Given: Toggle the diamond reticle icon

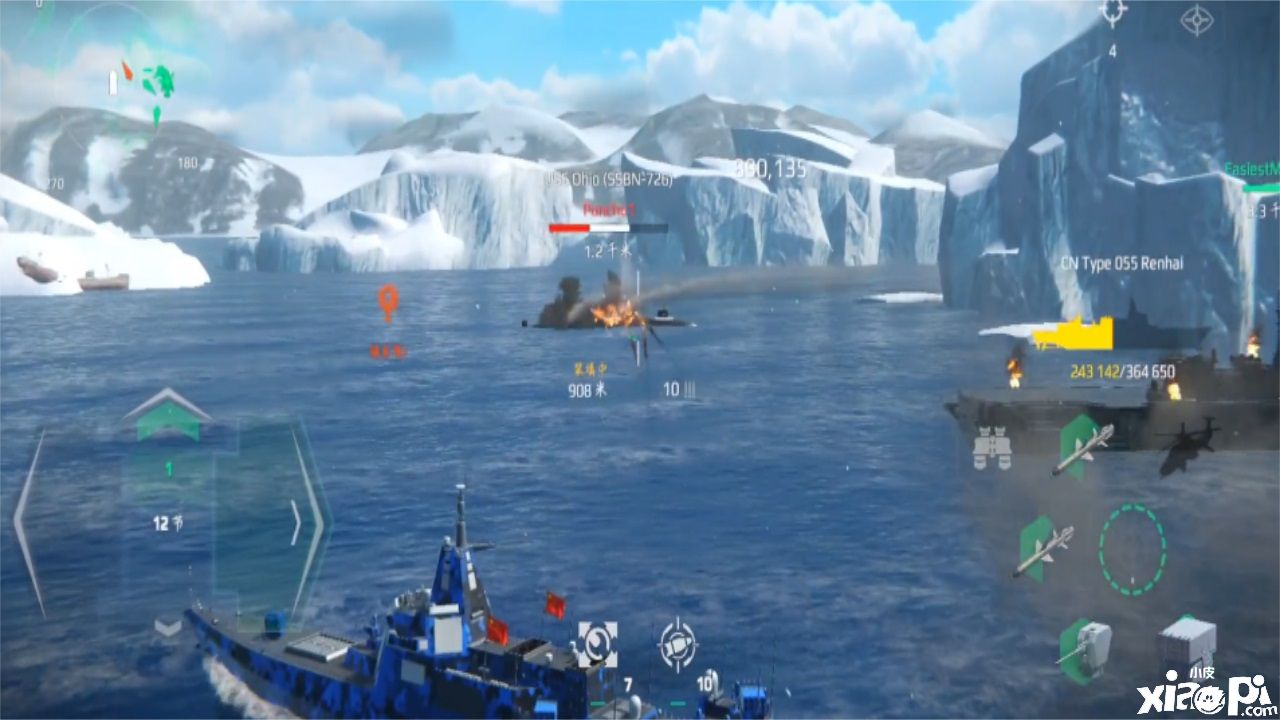Looking at the screenshot, I should point(1196,19).
